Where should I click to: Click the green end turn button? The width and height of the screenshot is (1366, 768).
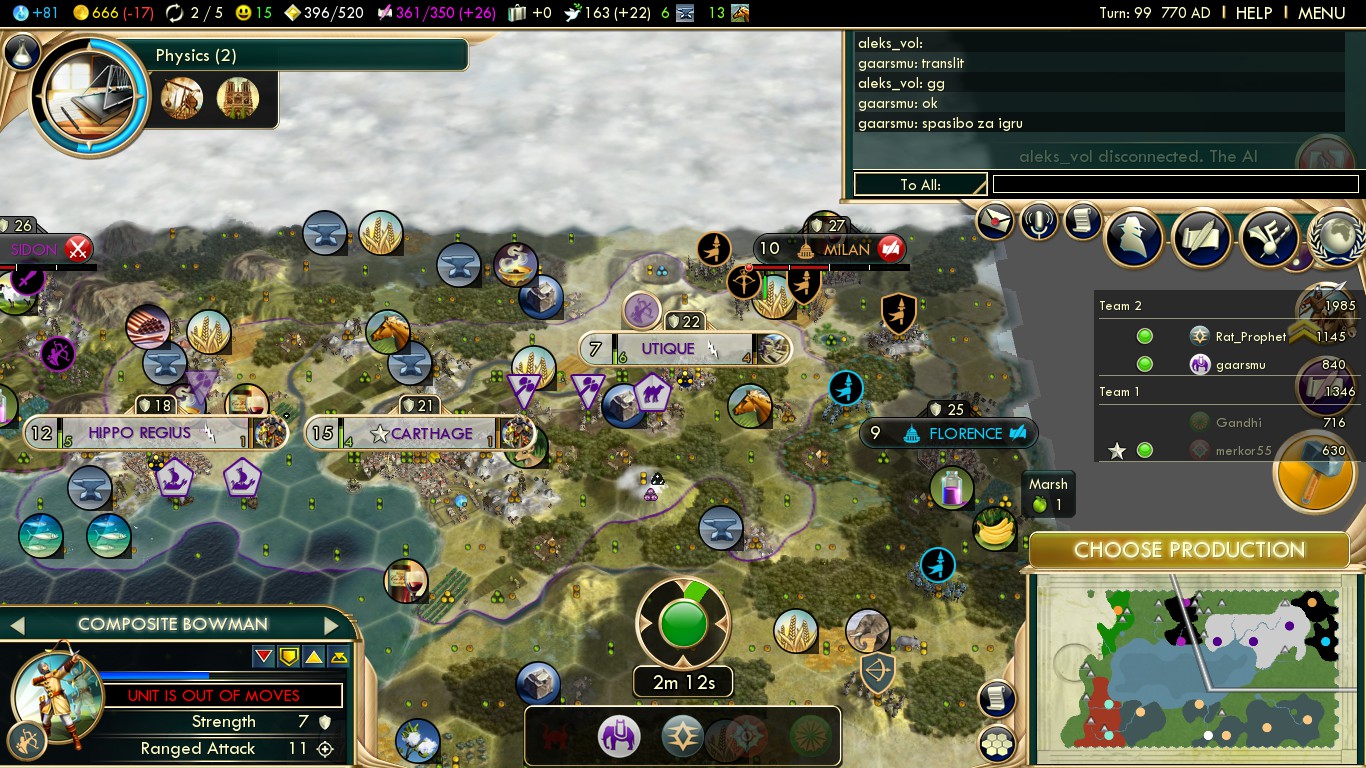[684, 626]
